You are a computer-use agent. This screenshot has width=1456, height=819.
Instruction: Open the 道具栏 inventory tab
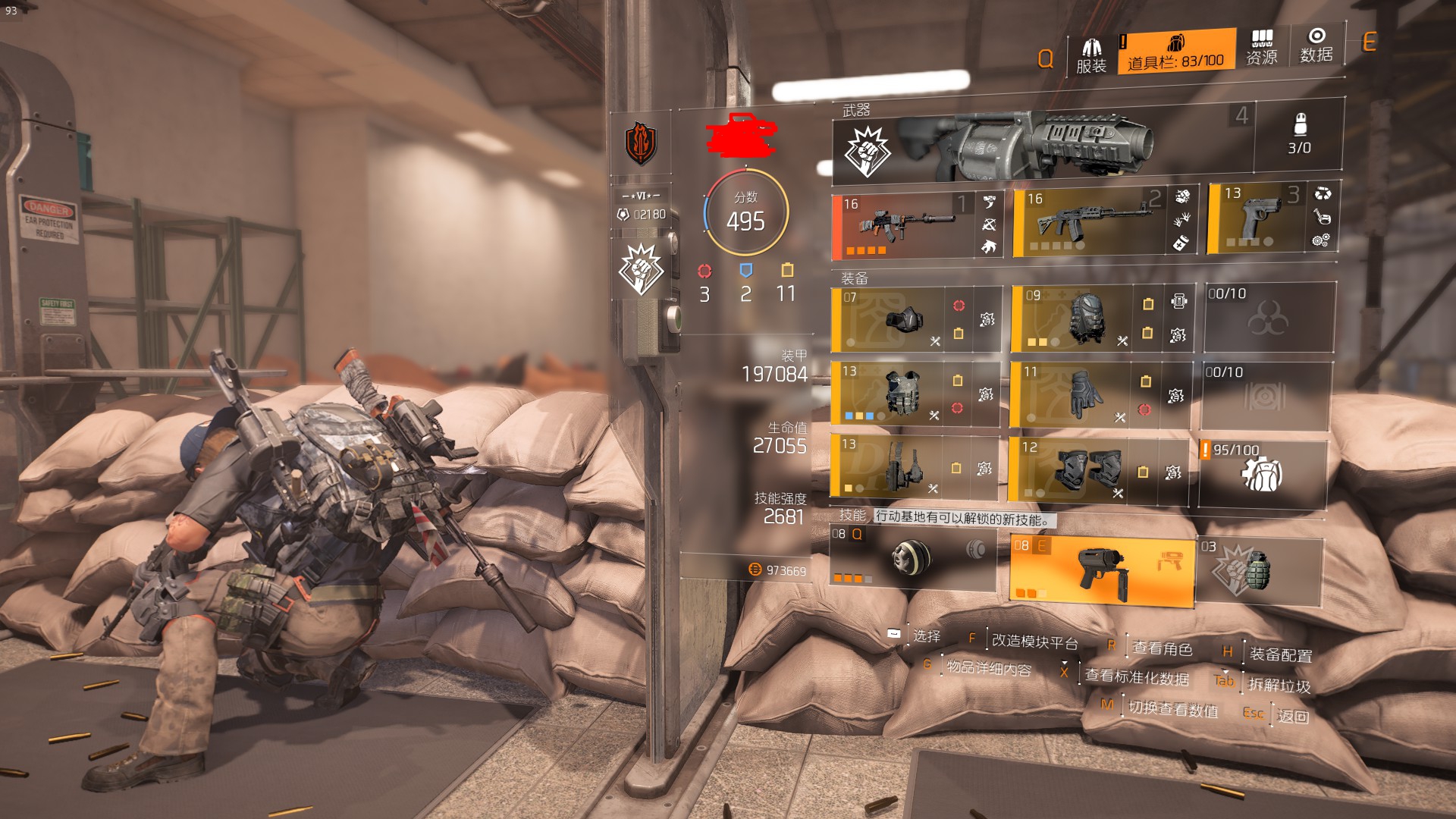1175,52
